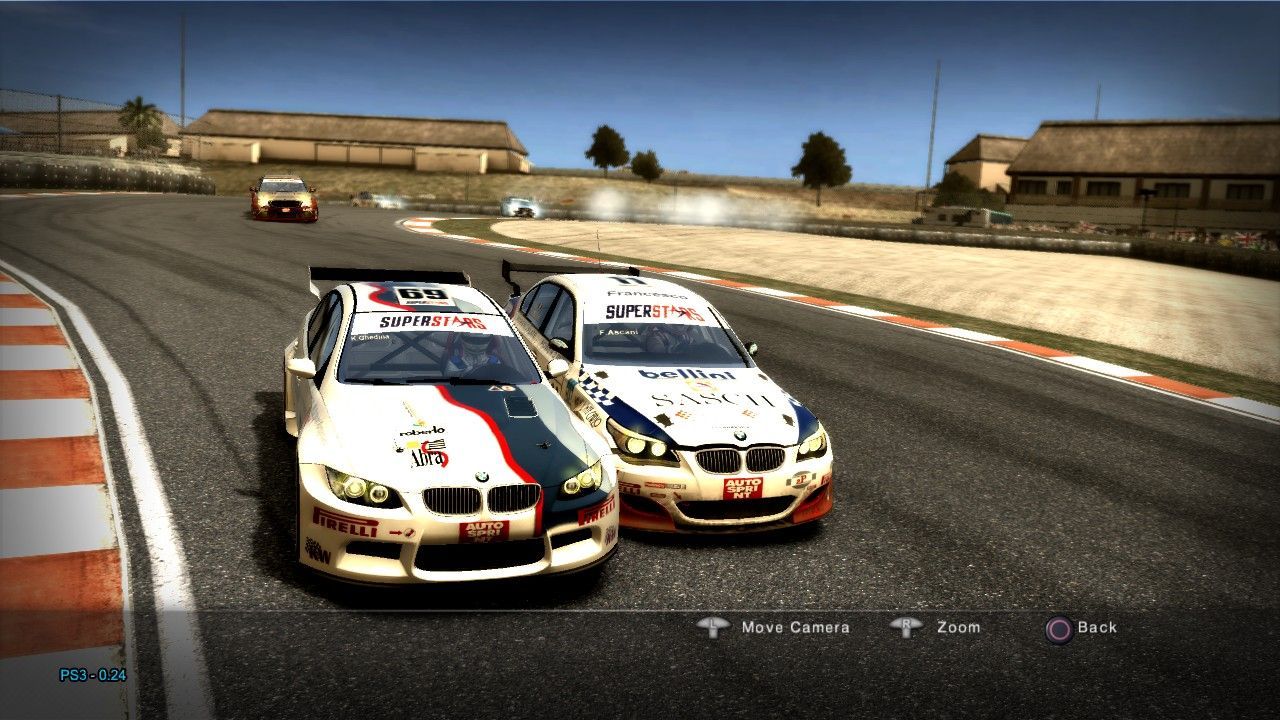
Task: Click the driver name F Ascani label
Action: coord(618,332)
